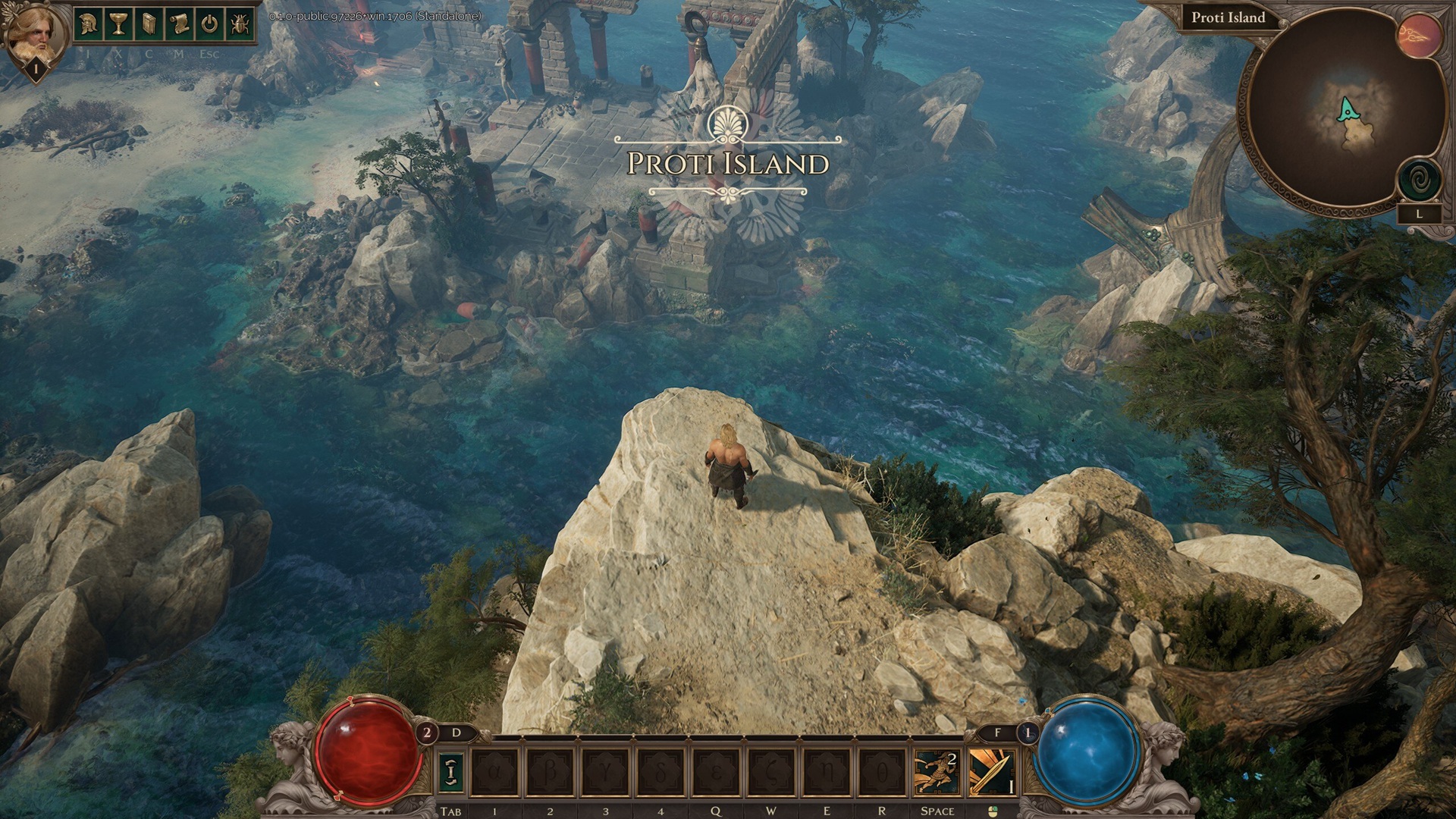1456x819 pixels.
Task: Activate the running warrior dodge skill
Action: [x=937, y=773]
